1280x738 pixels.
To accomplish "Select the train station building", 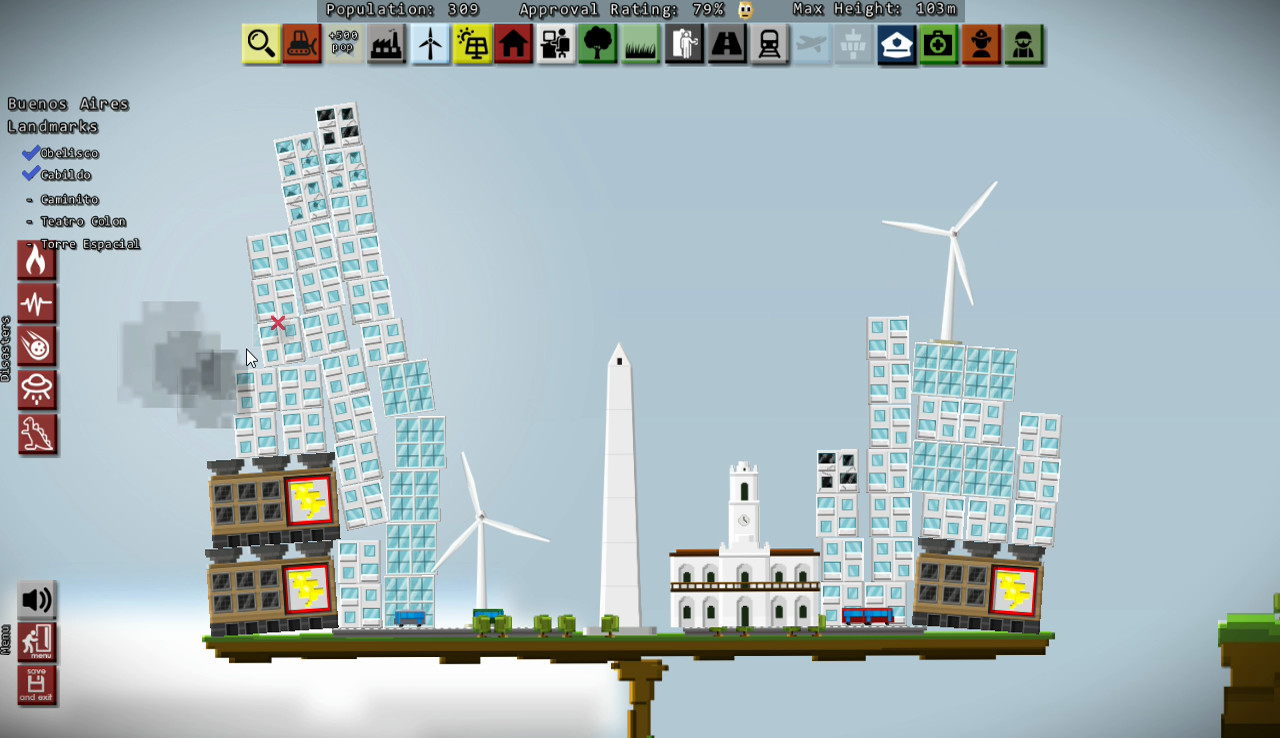I will click(769, 44).
